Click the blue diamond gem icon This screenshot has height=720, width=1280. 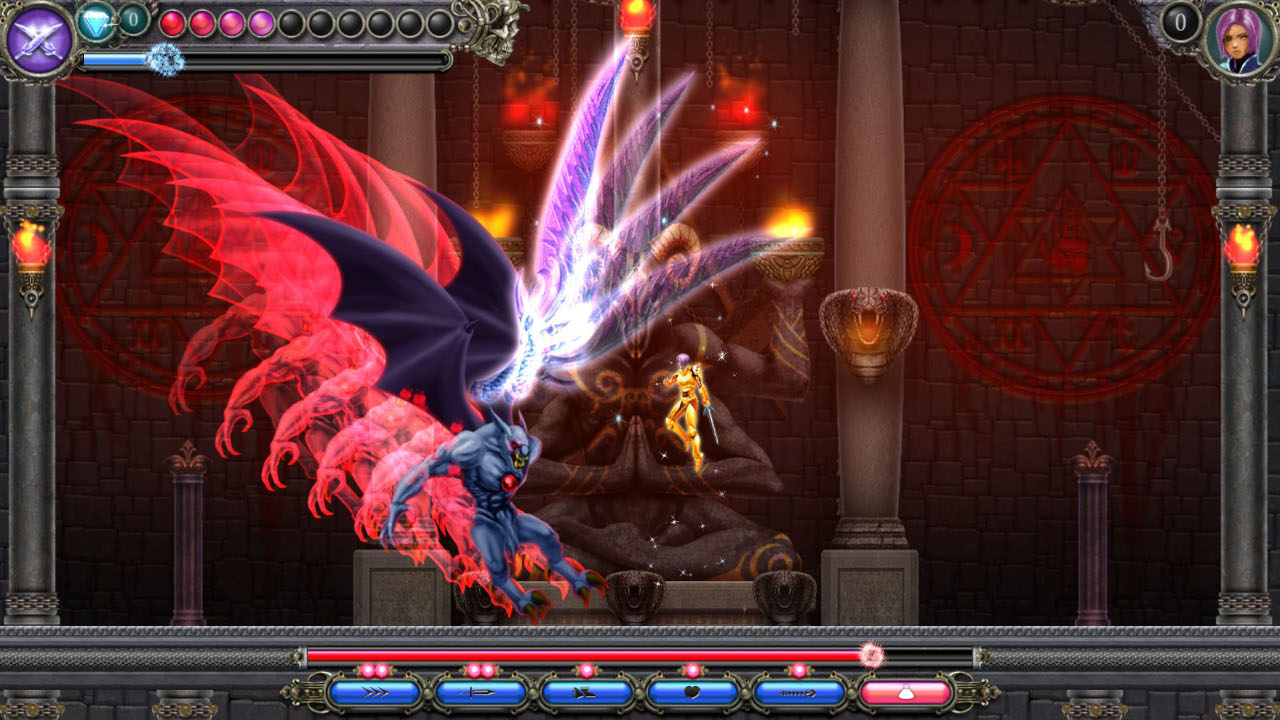(x=95, y=20)
